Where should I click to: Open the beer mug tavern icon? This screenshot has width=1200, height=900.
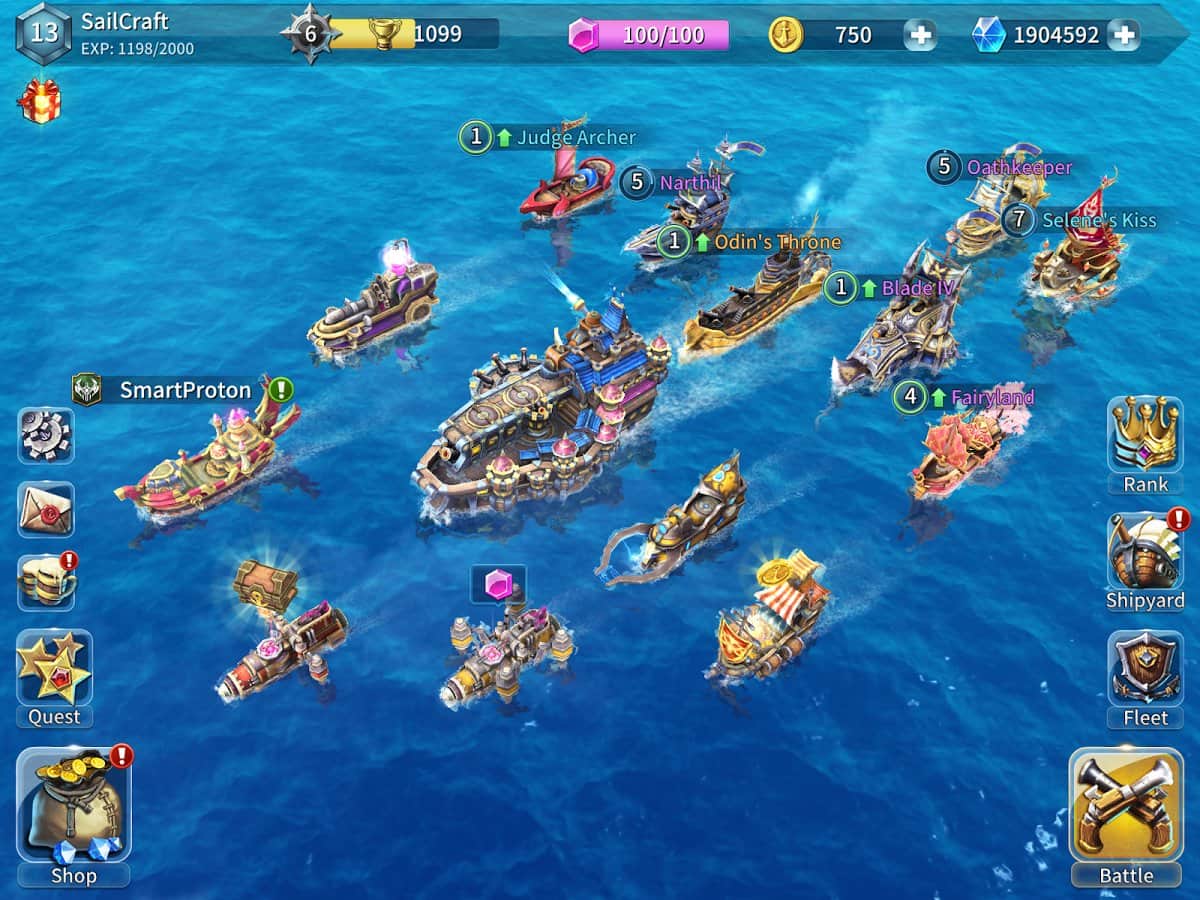[45, 582]
